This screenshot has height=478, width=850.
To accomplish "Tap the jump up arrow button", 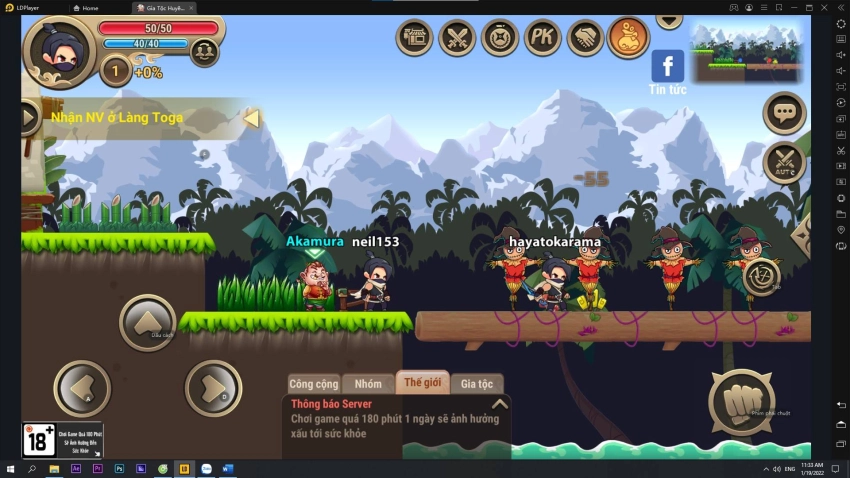I will click(147, 322).
